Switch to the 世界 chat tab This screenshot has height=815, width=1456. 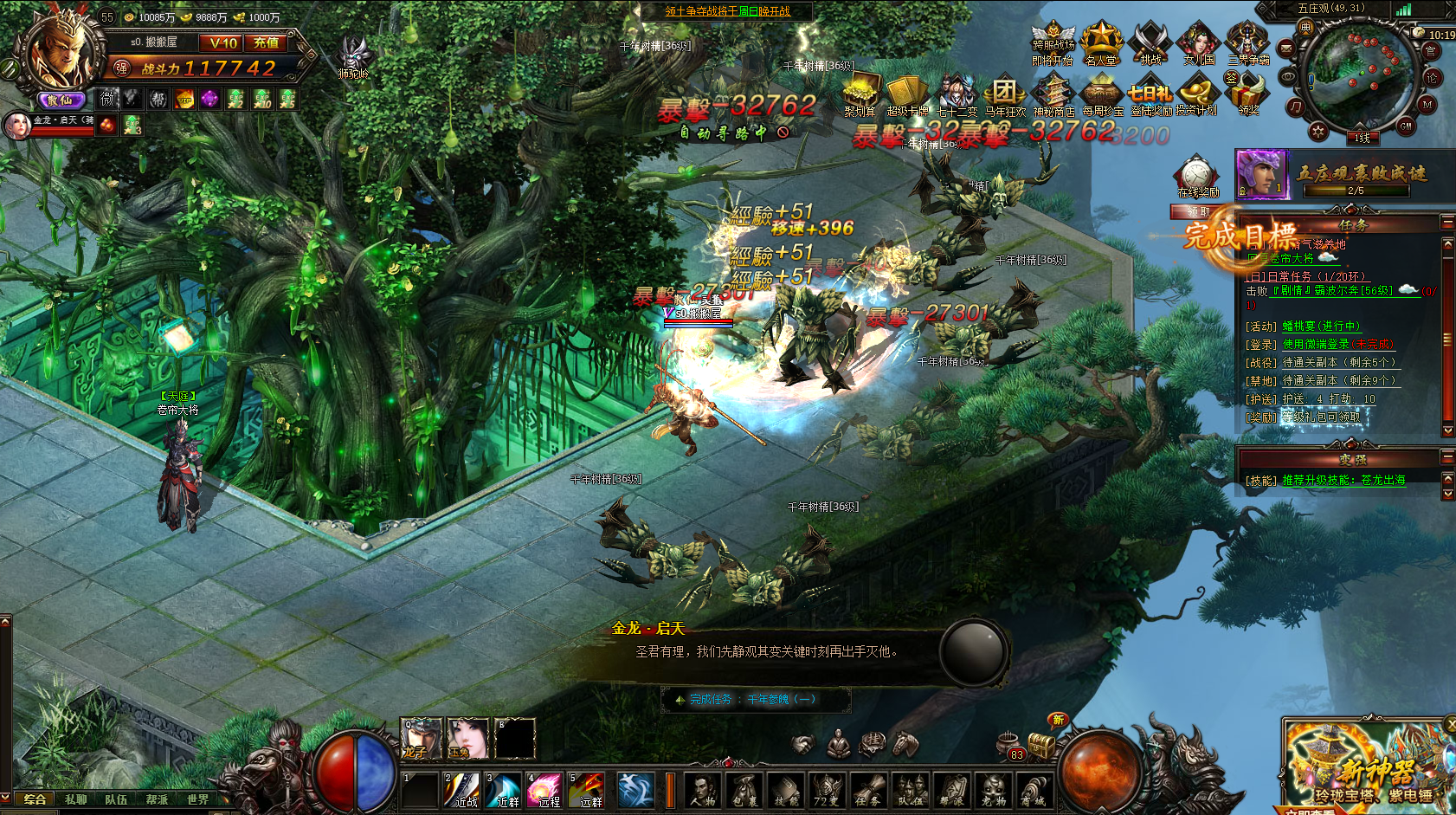pyautogui.click(x=197, y=799)
